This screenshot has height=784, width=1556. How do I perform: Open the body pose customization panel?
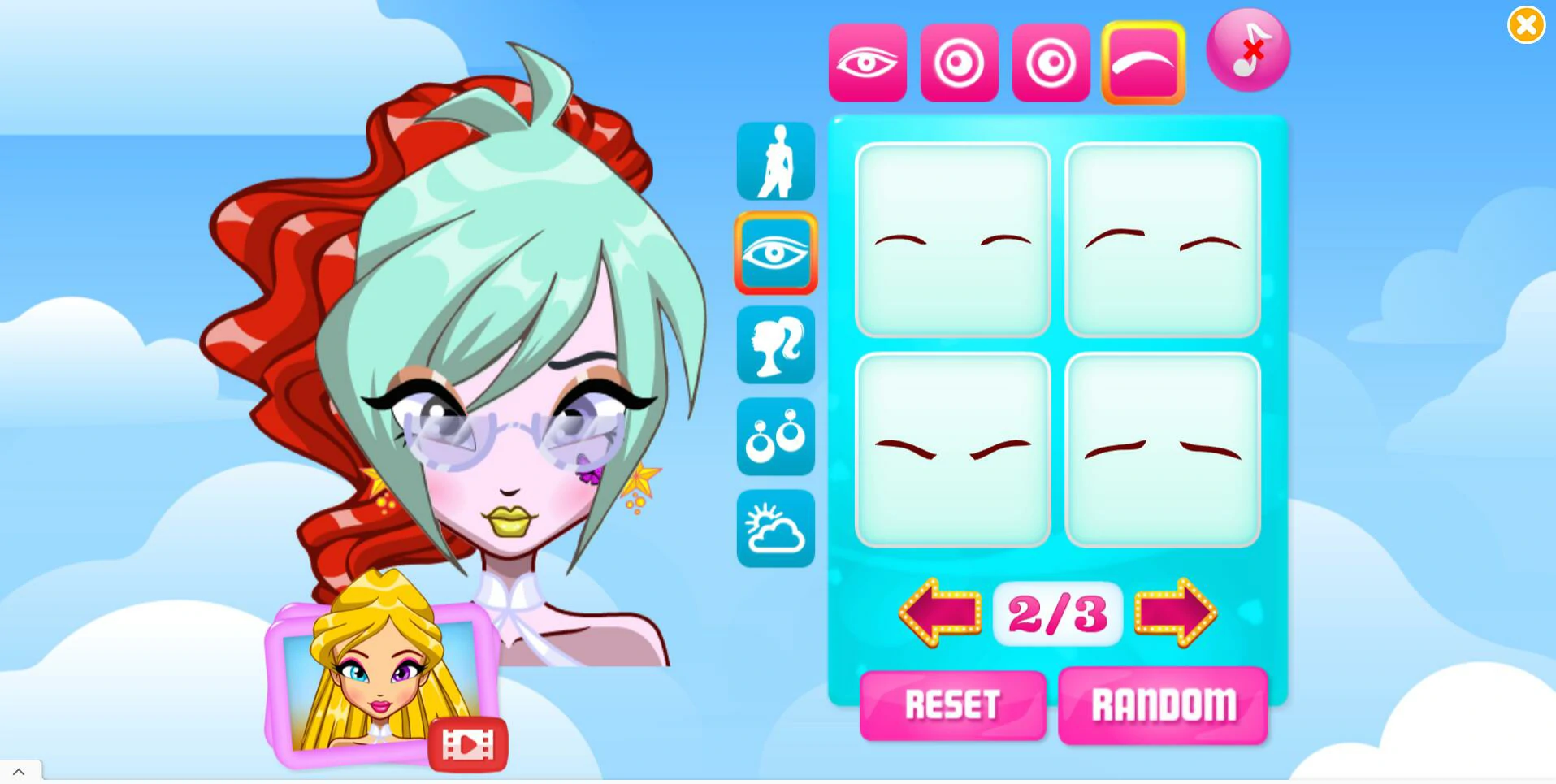click(775, 161)
